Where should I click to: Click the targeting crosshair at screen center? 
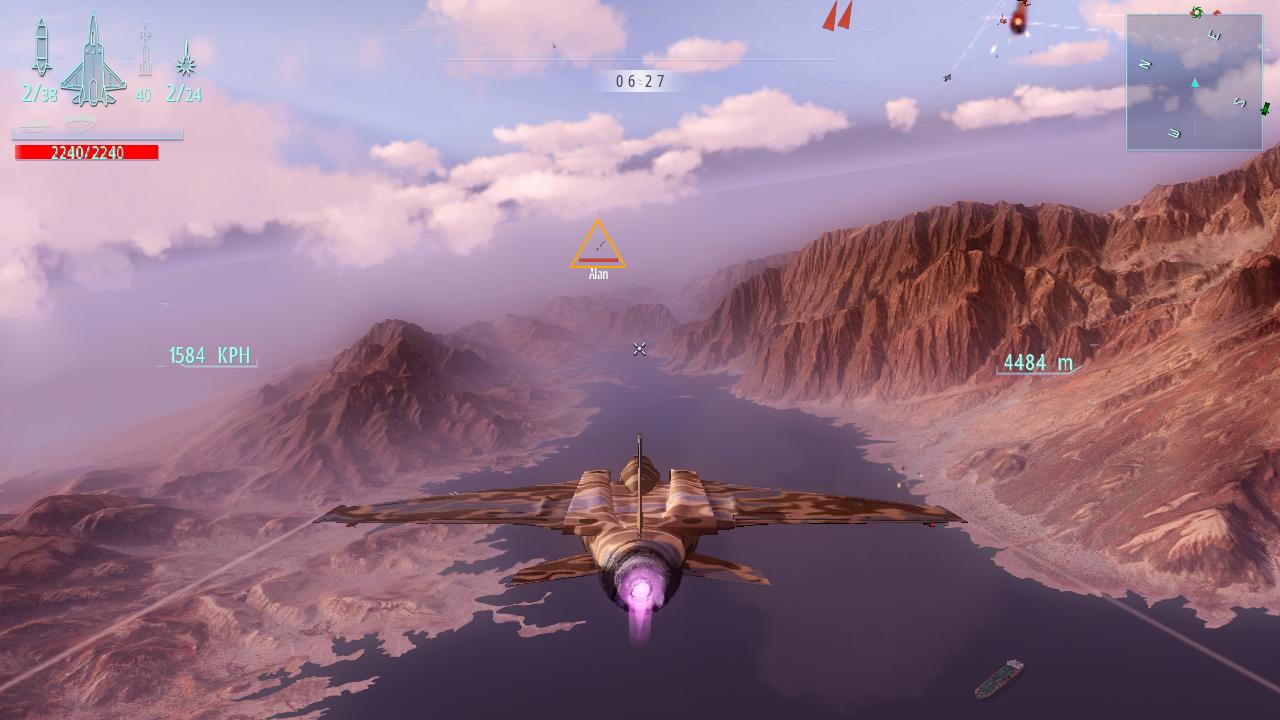coord(639,349)
